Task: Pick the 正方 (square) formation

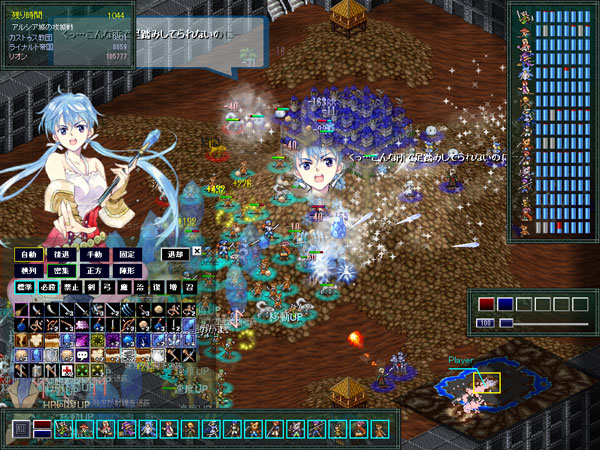Action: pos(94,270)
